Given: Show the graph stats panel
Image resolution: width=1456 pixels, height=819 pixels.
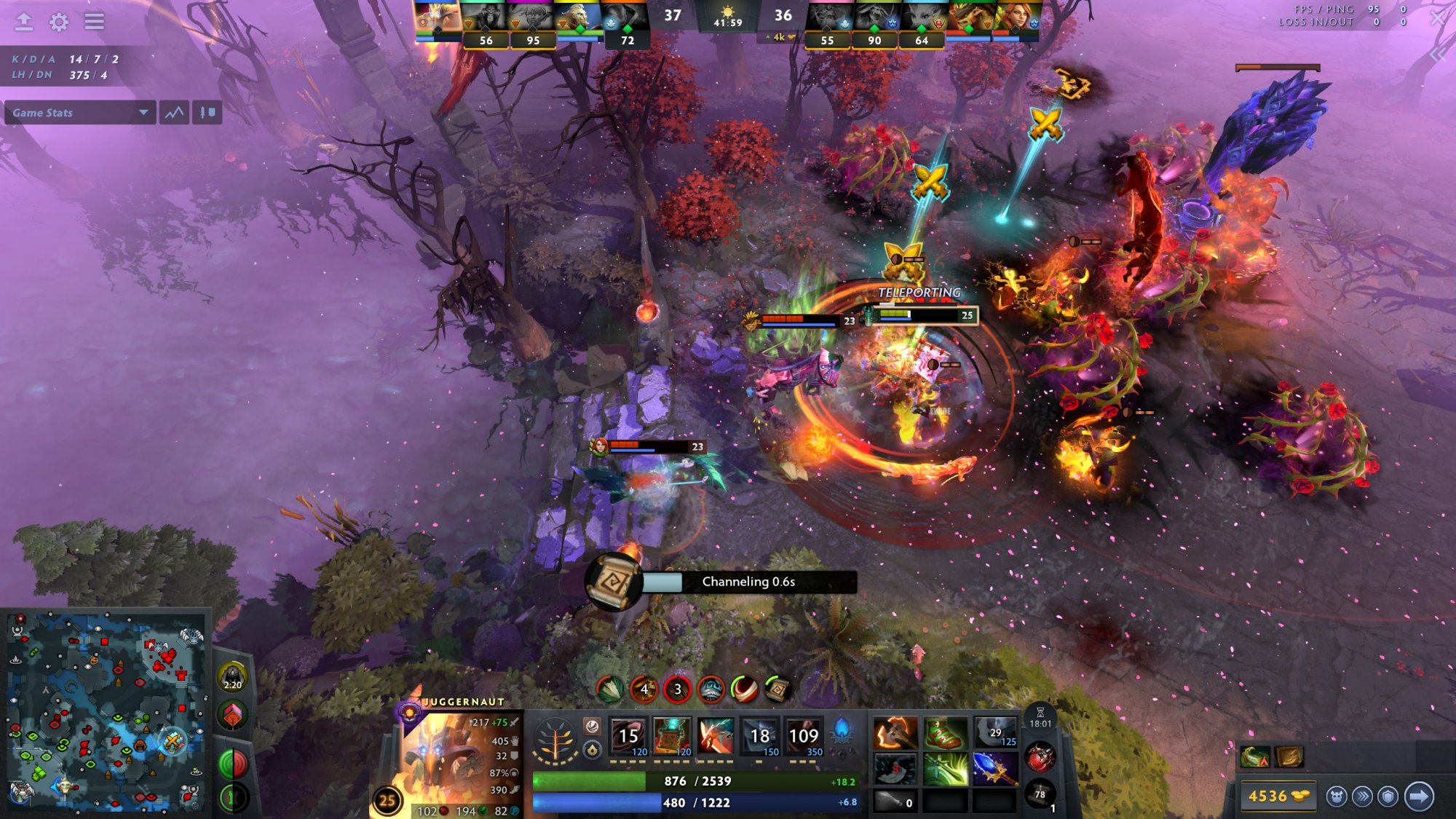Looking at the screenshot, I should click(175, 113).
